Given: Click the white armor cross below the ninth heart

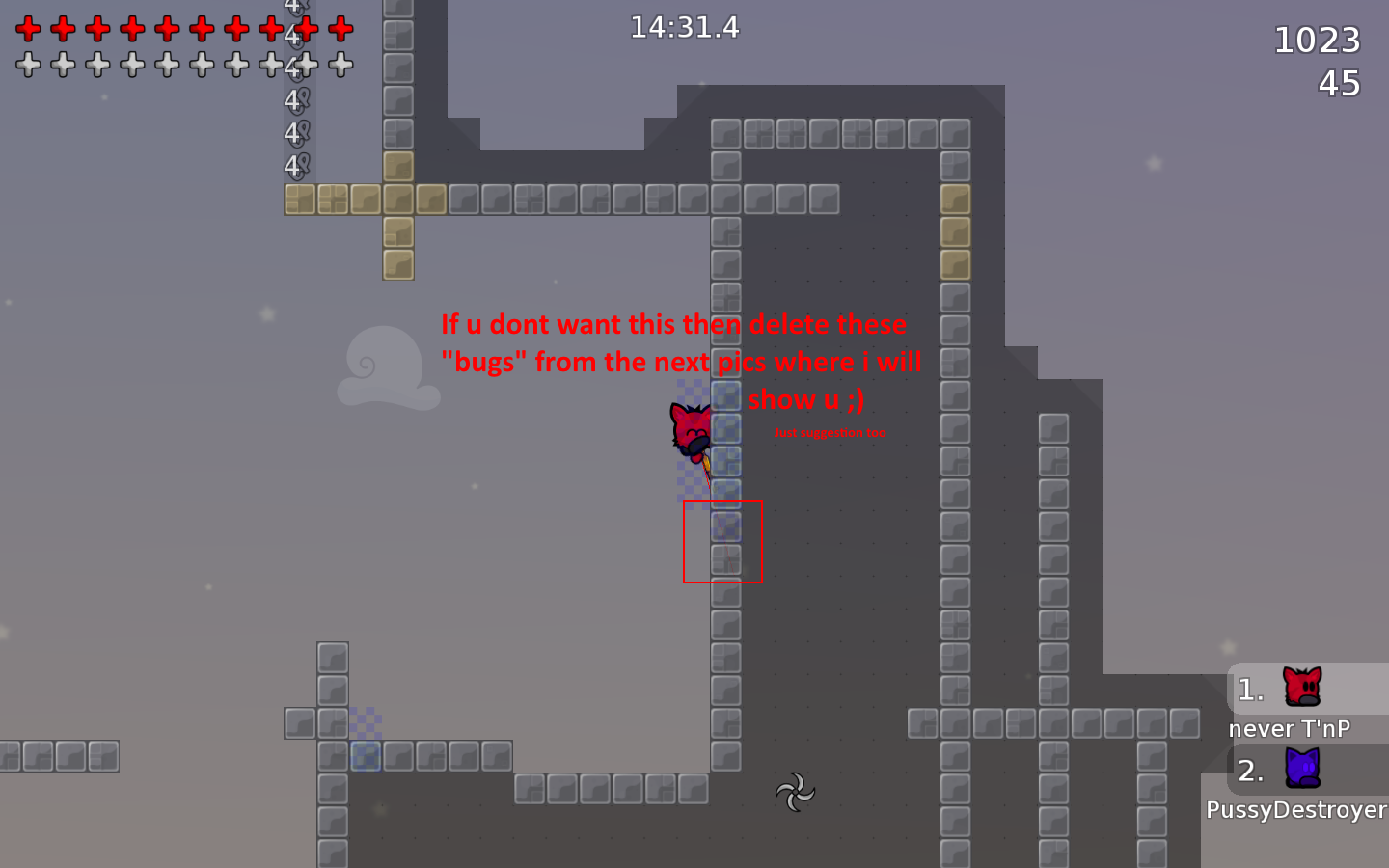Looking at the screenshot, I should 305,65.
